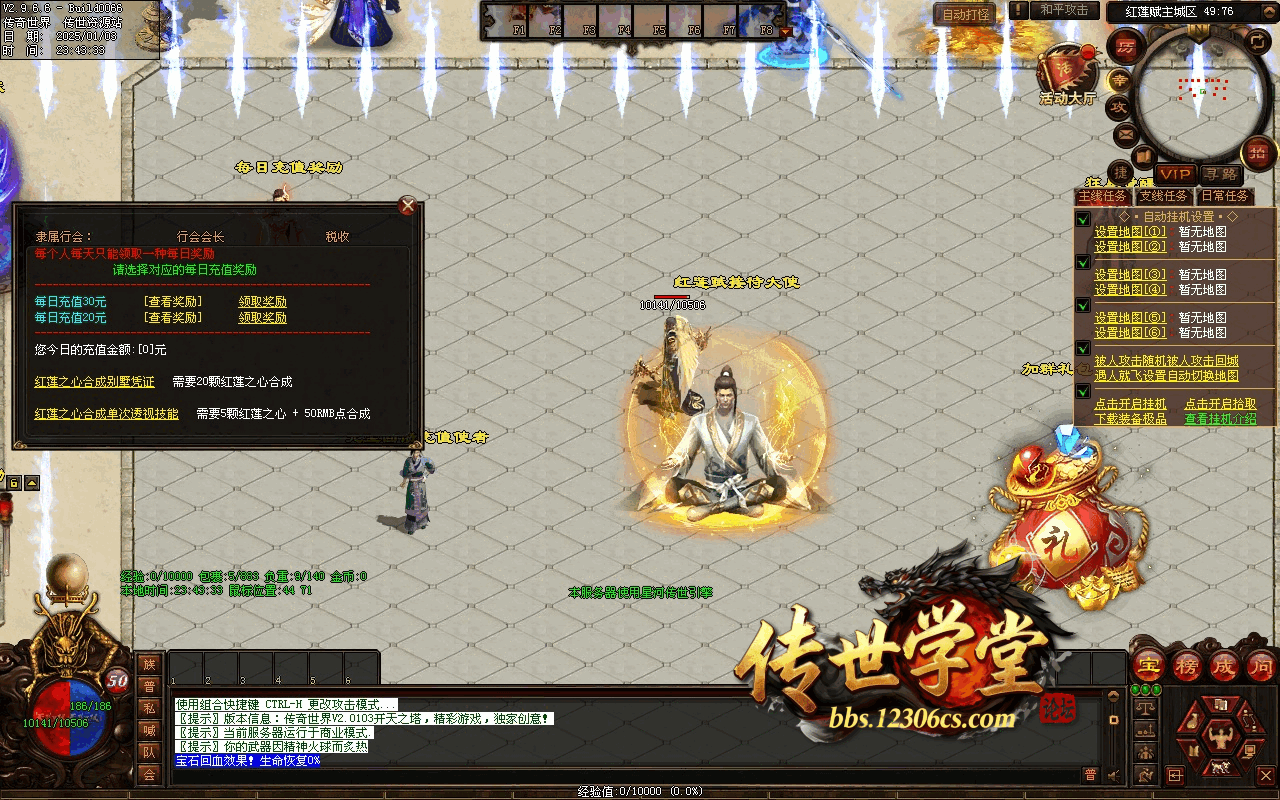Activate 寻路 pathfinding button
This screenshot has height=800, width=1280.
1218,175
